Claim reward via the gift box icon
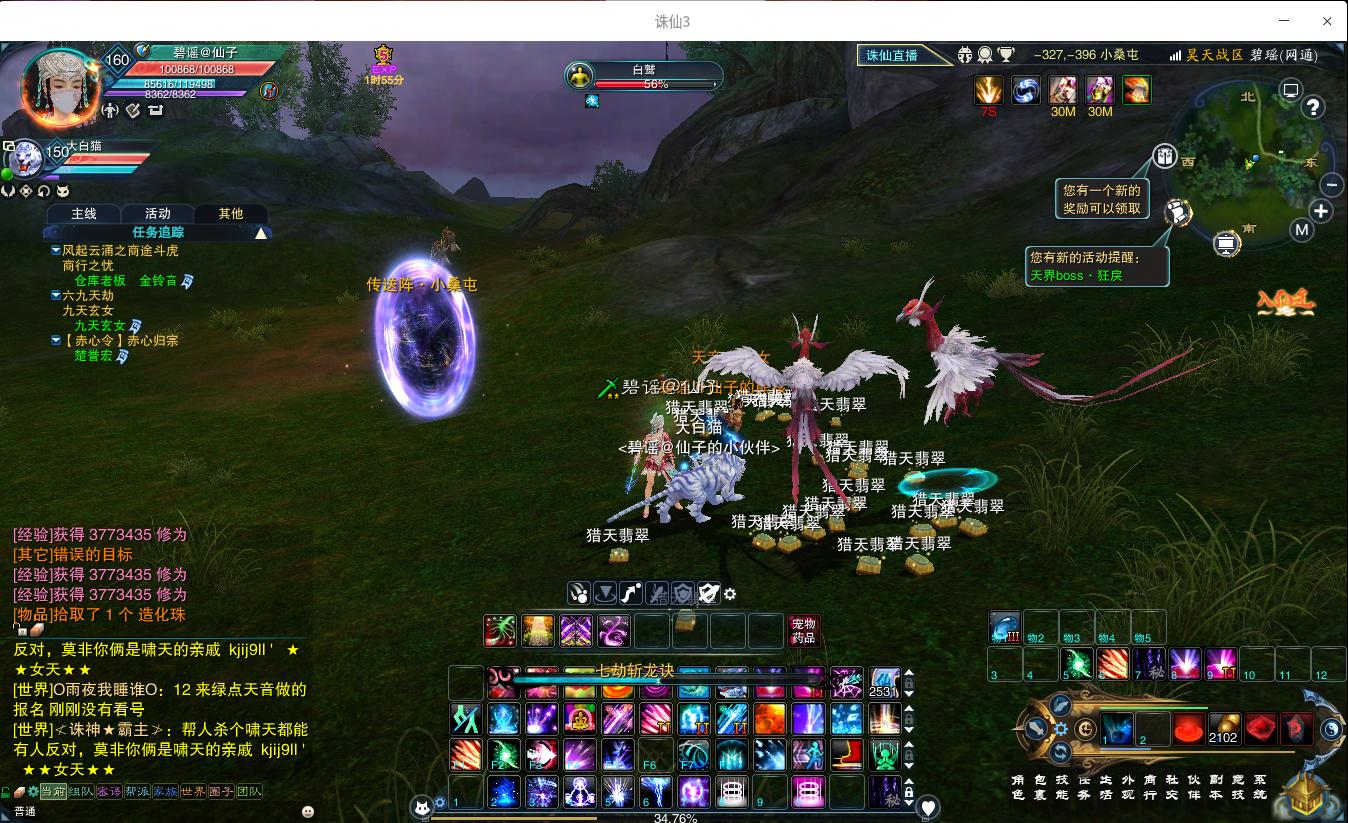Screen dimensions: 1348x823 [1164, 156]
